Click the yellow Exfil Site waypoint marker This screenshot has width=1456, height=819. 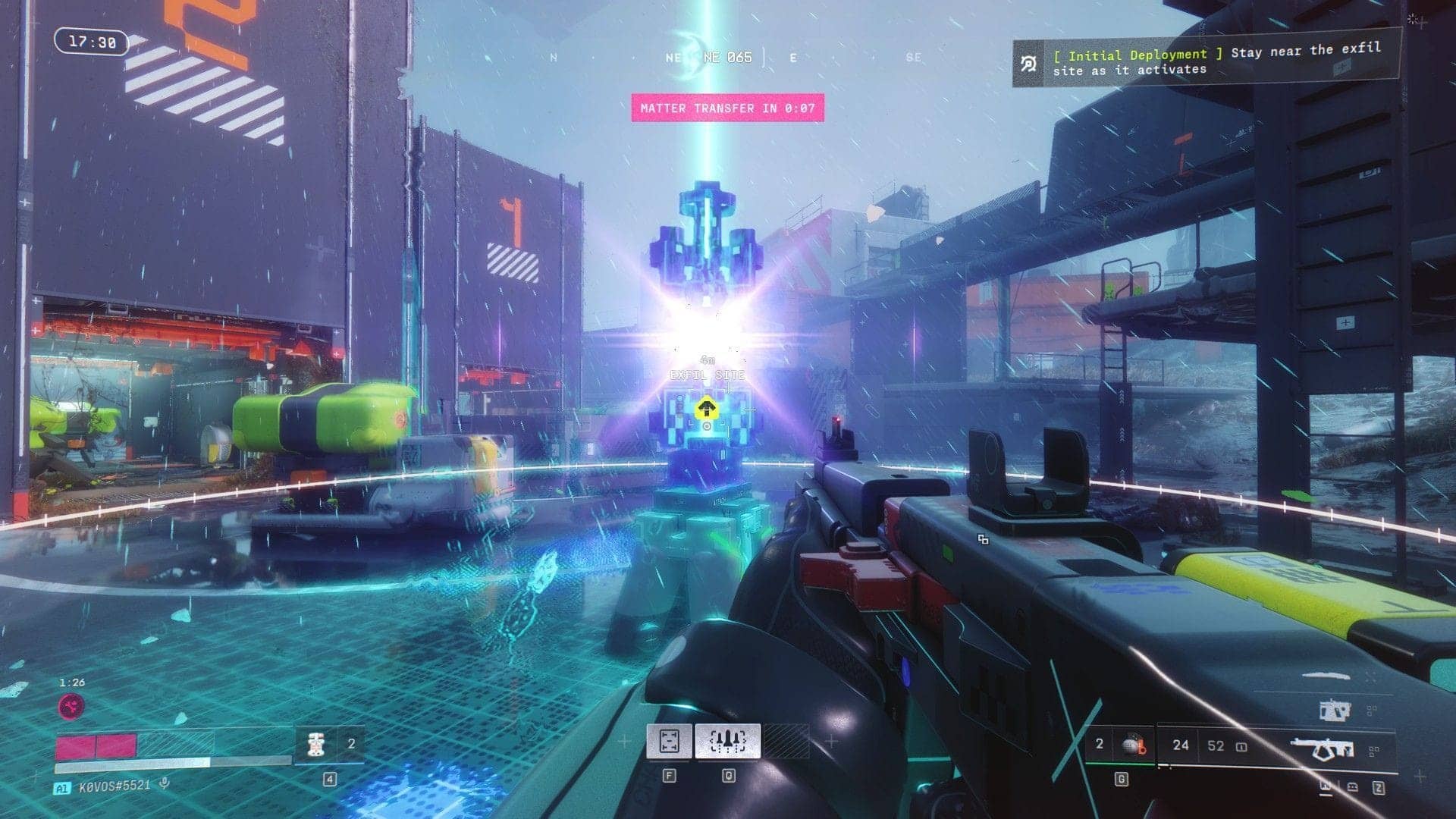point(707,409)
